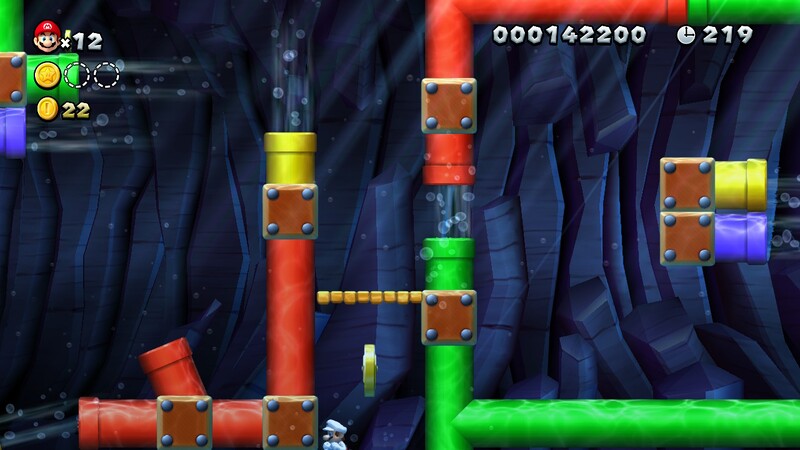The height and width of the screenshot is (450, 800).
Task: Click the gold coin counter icon
Action: click(46, 109)
